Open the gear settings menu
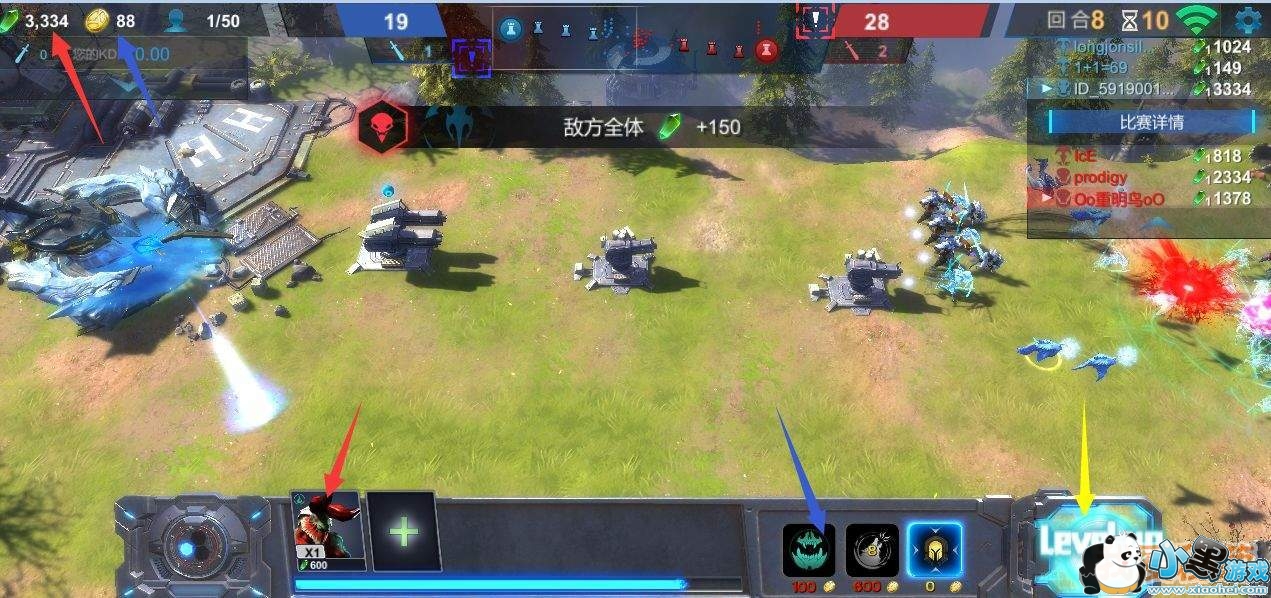 pos(1248,19)
